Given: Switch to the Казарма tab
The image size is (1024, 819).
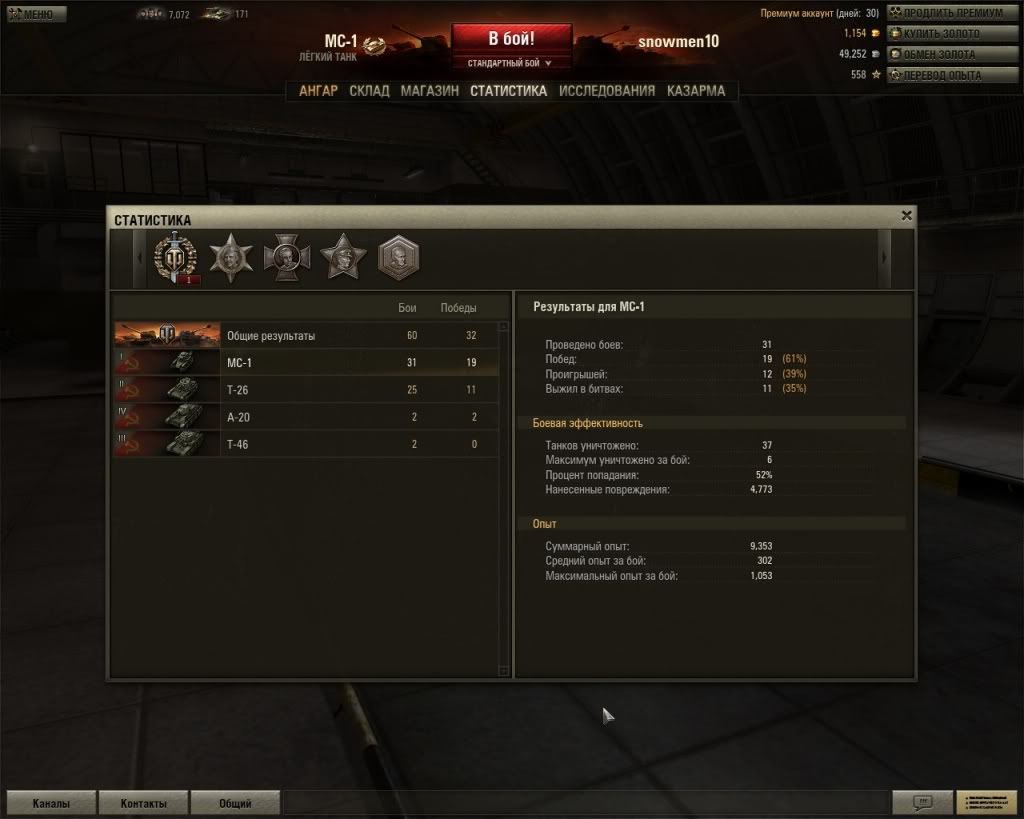Looking at the screenshot, I should click(x=696, y=91).
